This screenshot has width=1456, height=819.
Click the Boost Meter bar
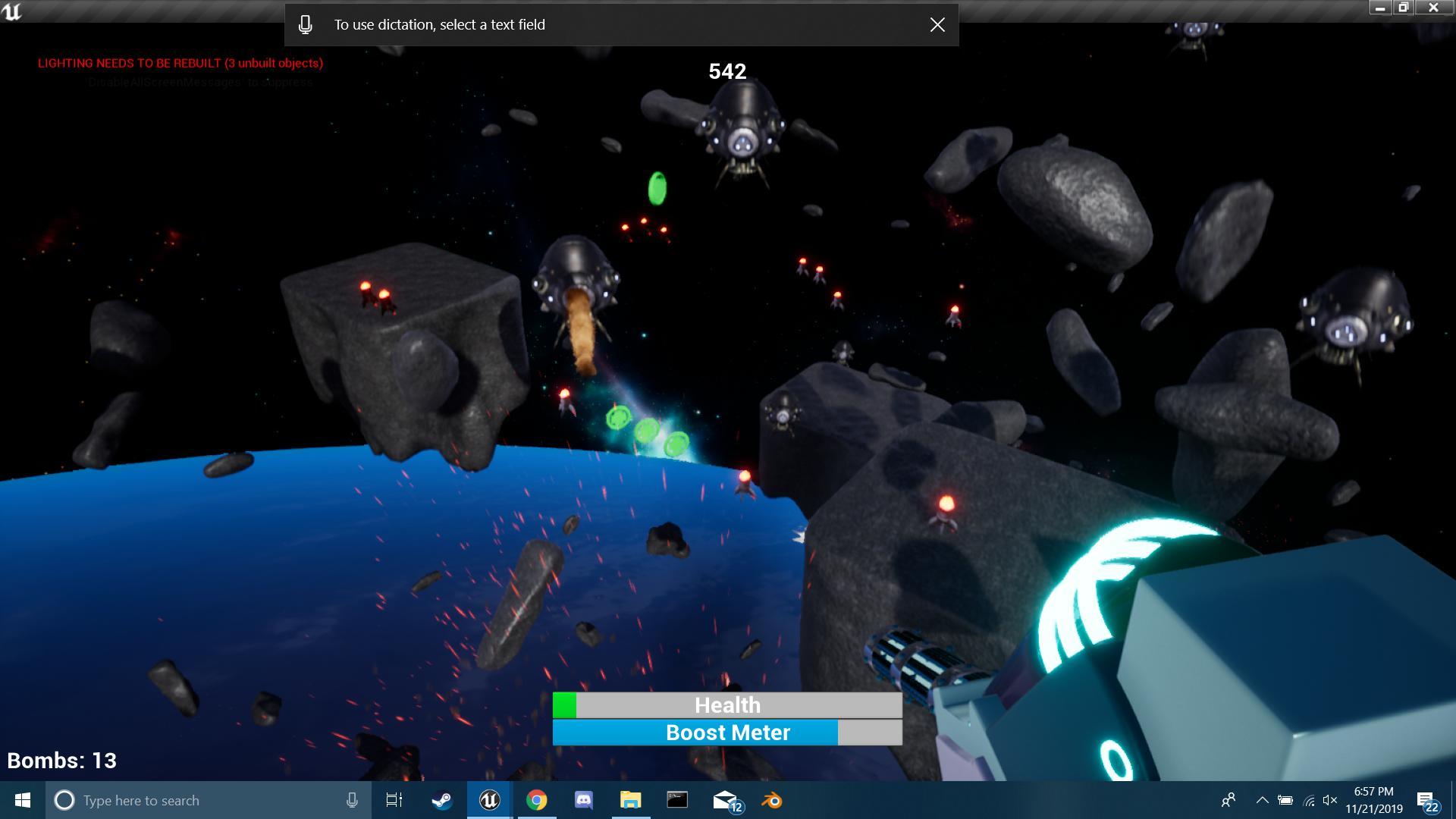pyautogui.click(x=726, y=733)
